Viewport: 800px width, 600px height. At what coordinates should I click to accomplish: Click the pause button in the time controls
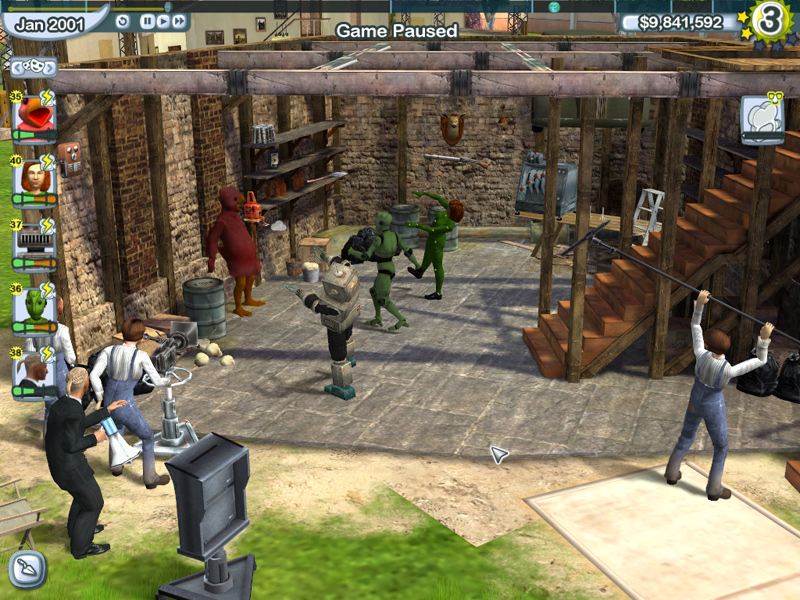pos(147,20)
